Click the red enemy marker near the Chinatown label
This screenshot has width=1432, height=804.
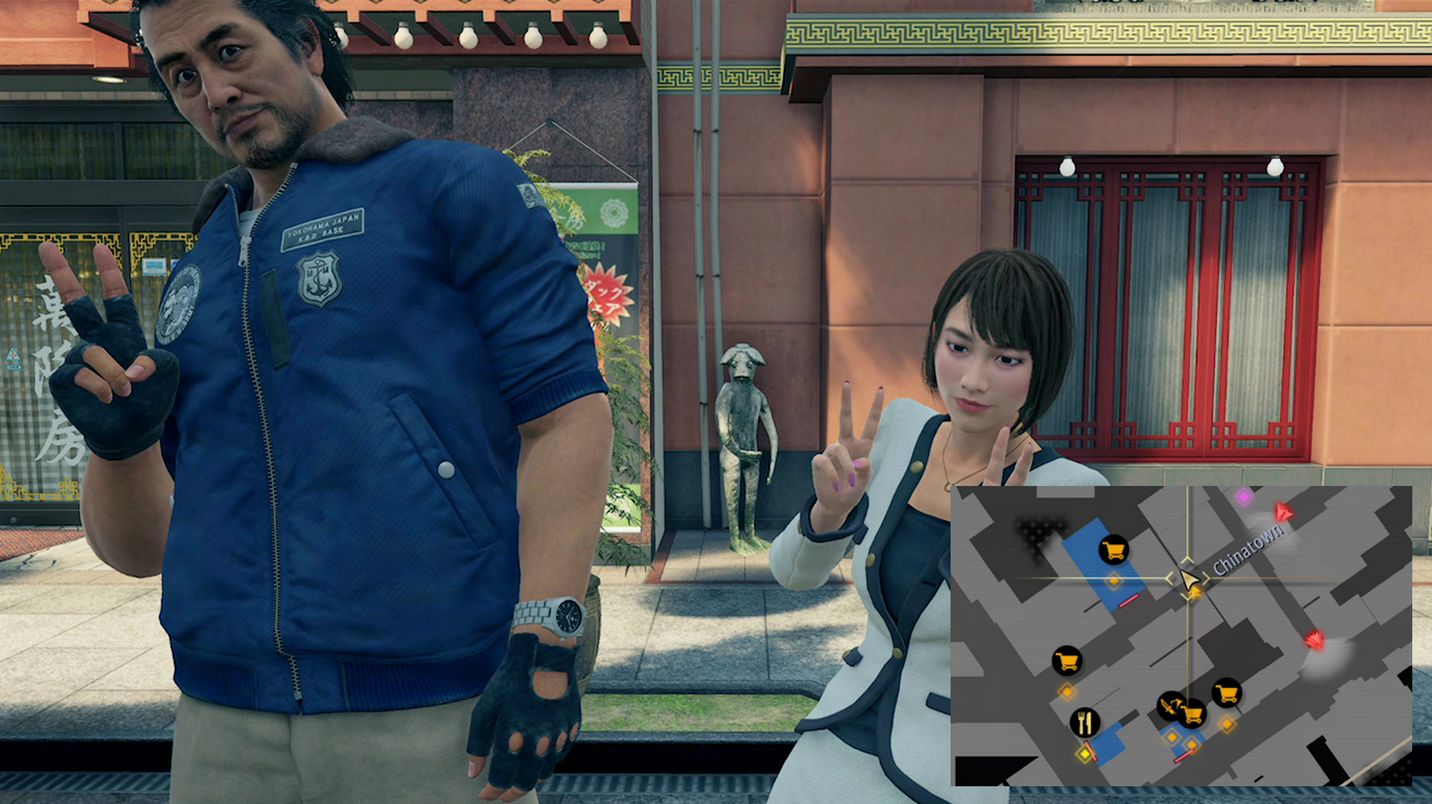1281,513
